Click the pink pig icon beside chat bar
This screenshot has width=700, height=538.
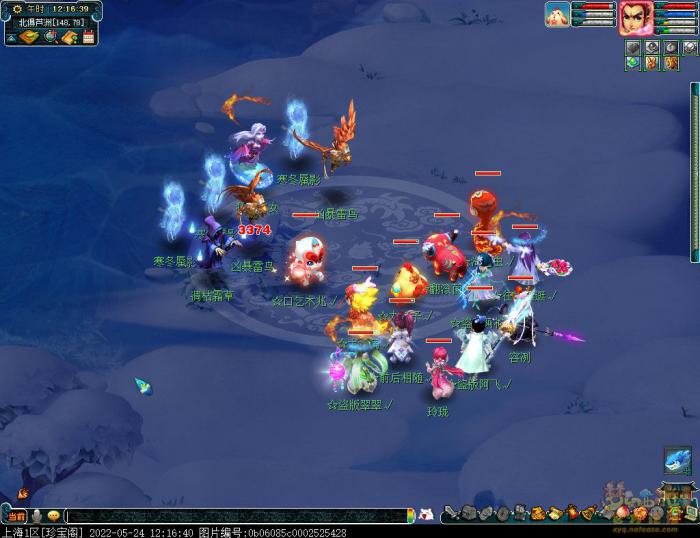426,514
